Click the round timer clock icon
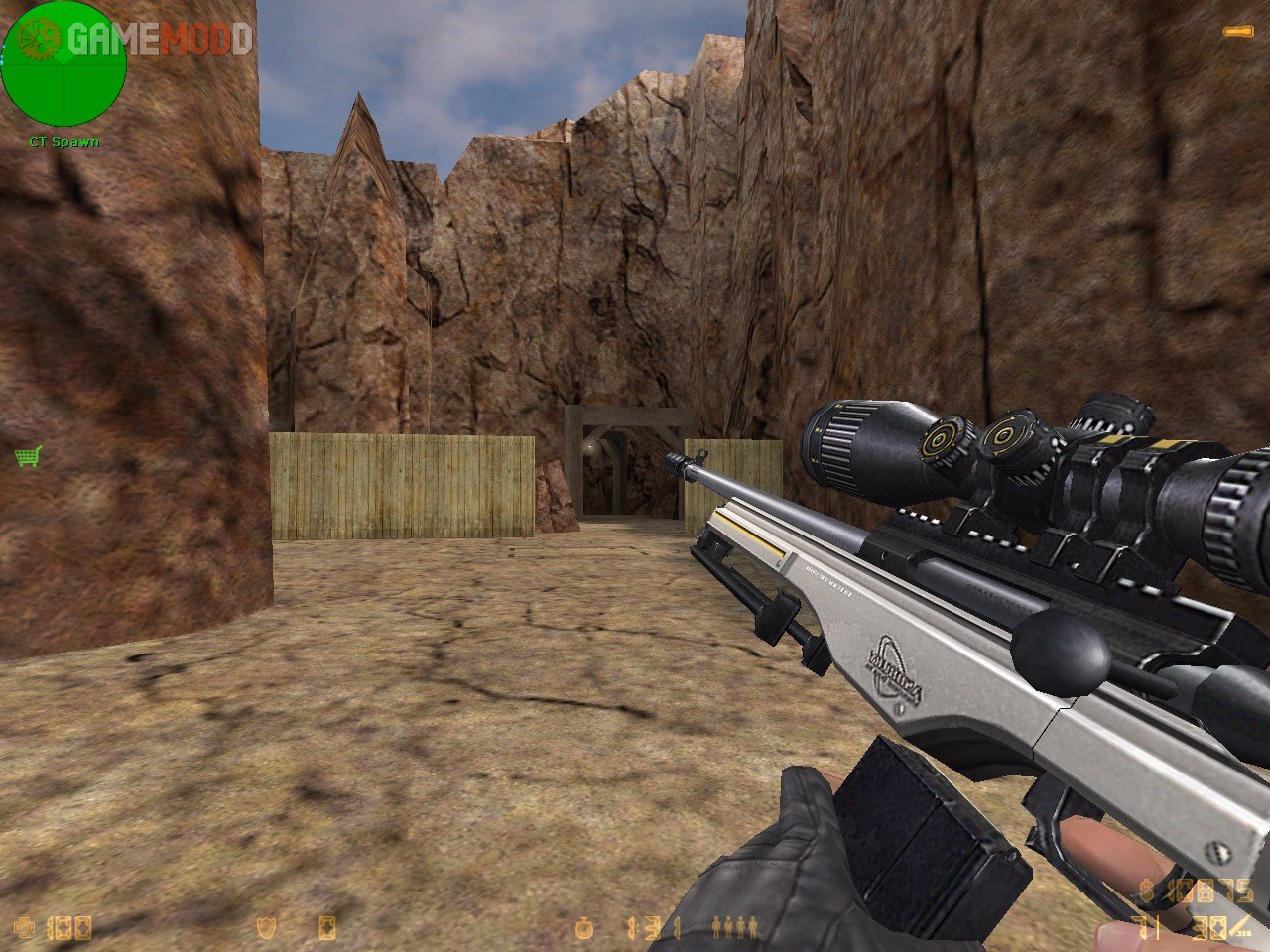Image resolution: width=1270 pixels, height=952 pixels. click(584, 928)
